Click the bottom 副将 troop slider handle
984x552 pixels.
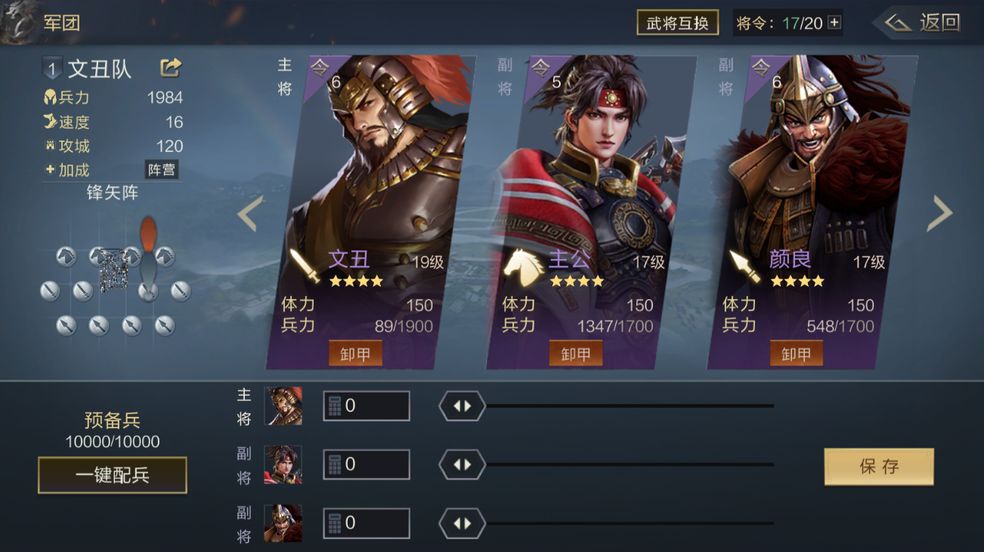click(x=462, y=523)
